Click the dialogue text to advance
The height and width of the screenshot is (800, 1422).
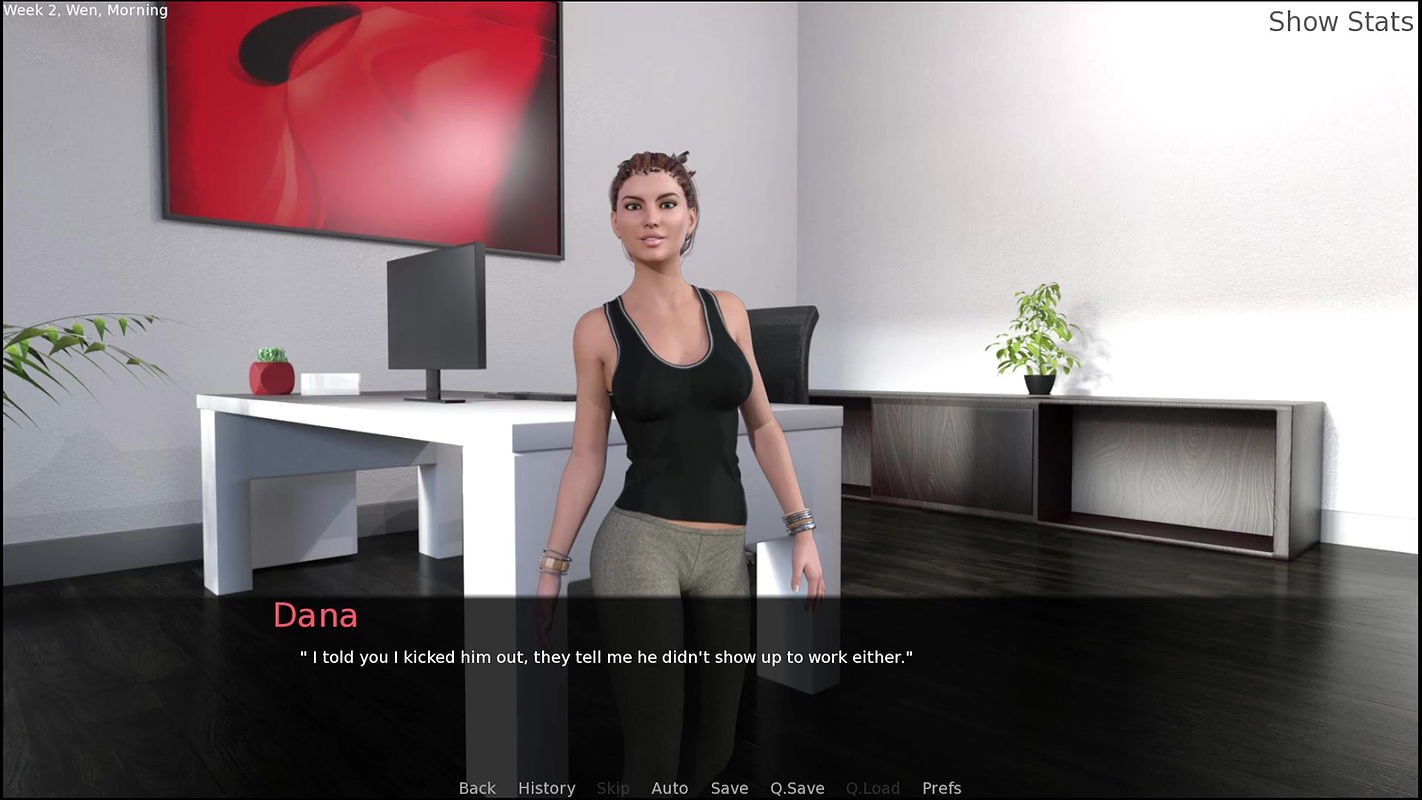[x=607, y=657]
